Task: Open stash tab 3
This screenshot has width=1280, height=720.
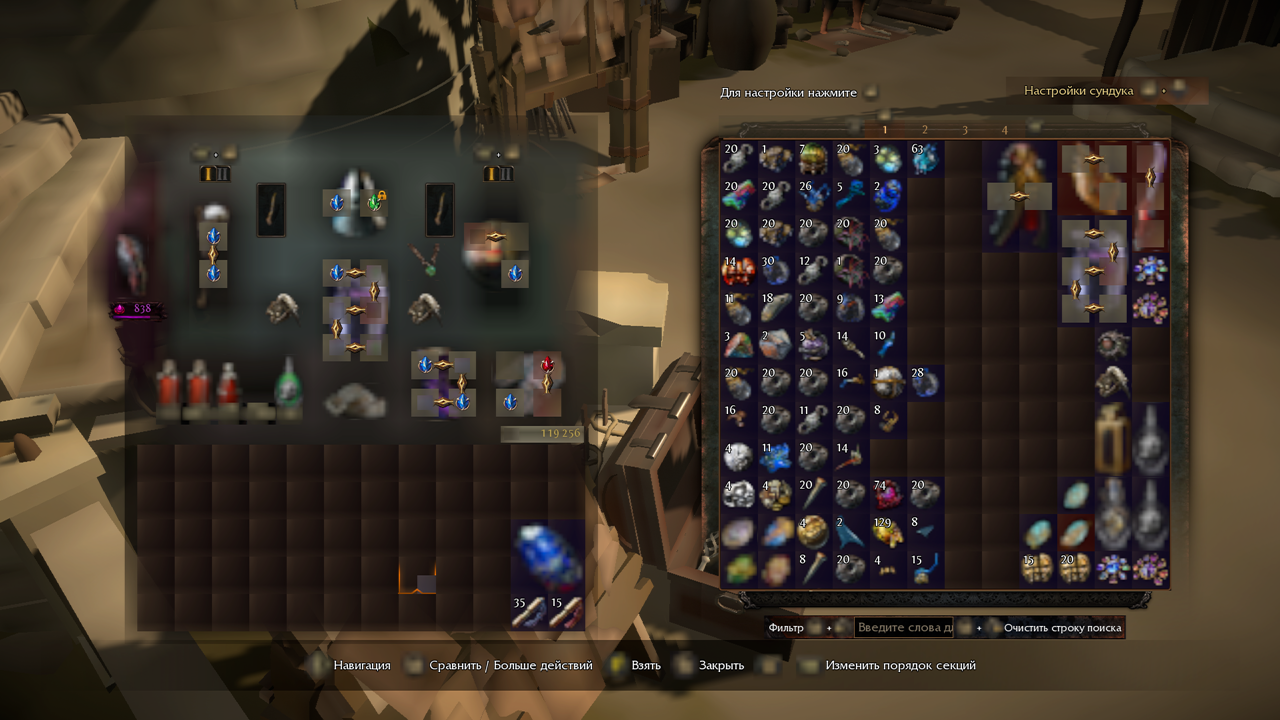Action: click(965, 129)
